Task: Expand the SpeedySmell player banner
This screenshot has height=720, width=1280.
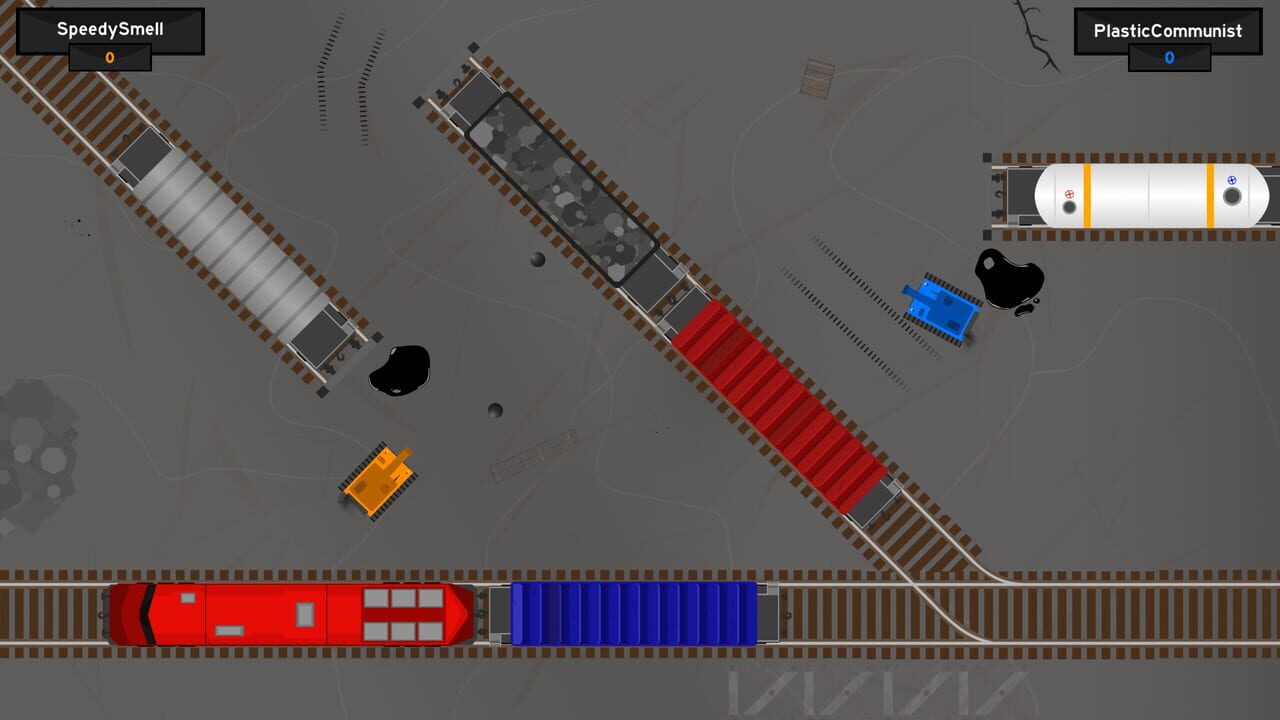Action: point(110,29)
